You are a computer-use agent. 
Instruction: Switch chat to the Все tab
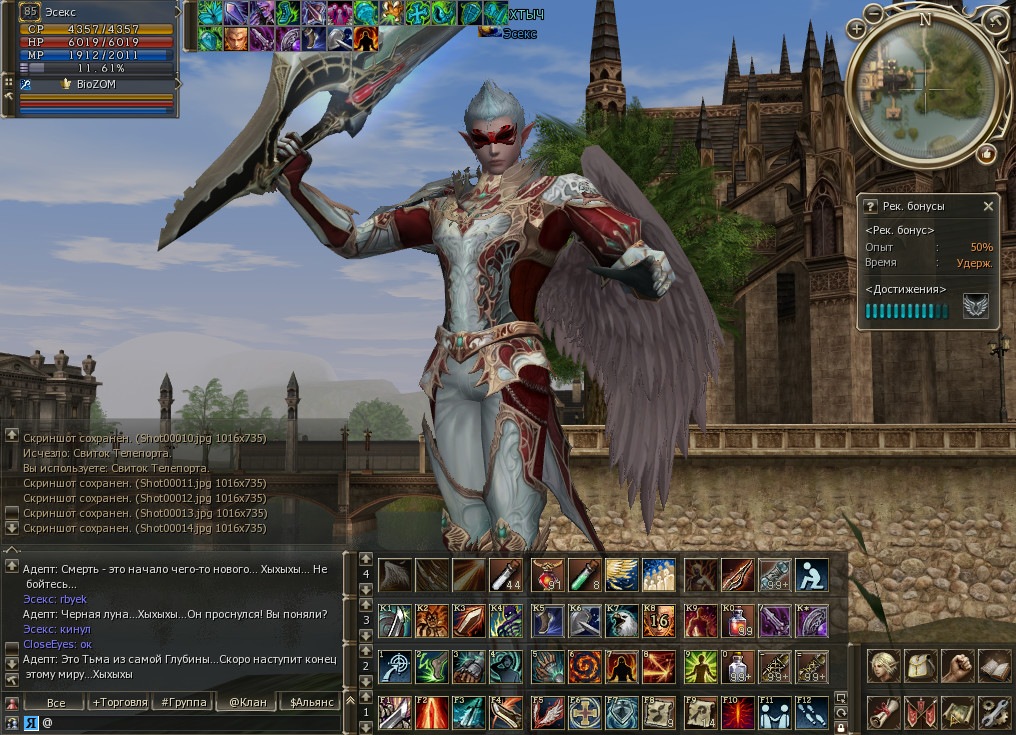[x=56, y=702]
